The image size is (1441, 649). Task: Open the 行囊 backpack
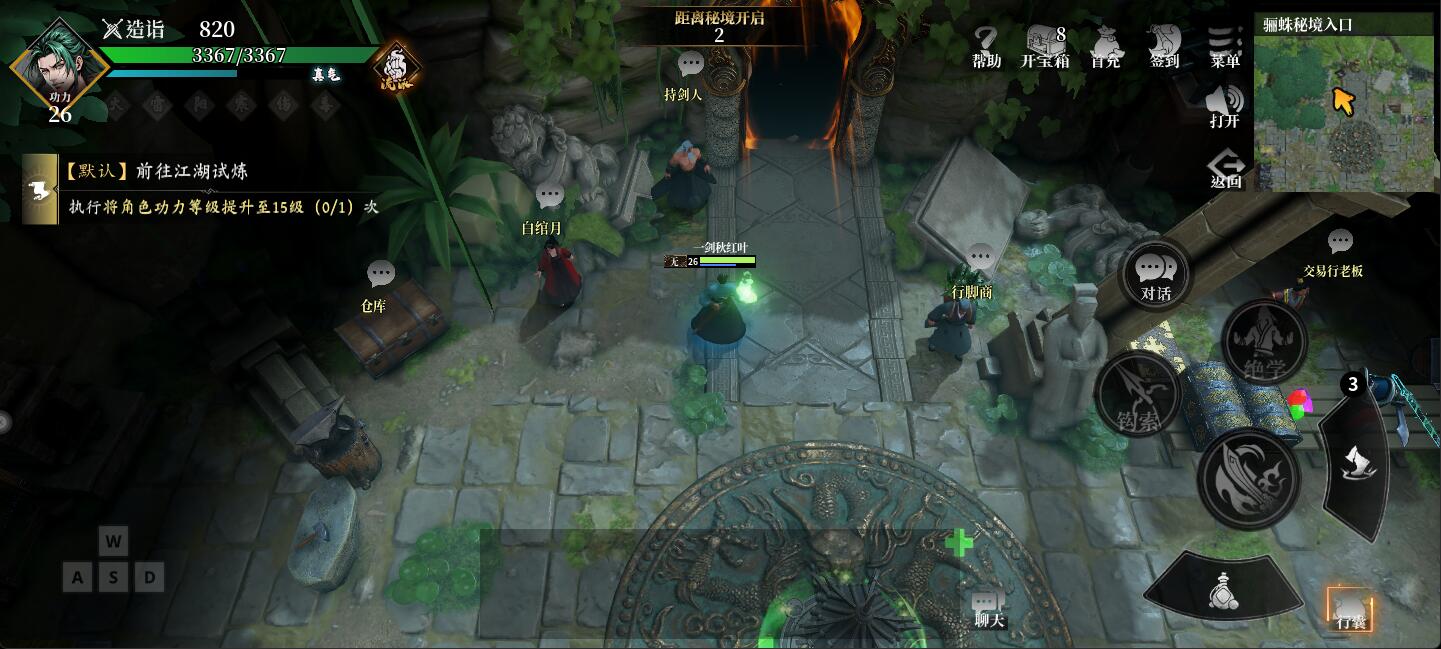pyautogui.click(x=1350, y=608)
